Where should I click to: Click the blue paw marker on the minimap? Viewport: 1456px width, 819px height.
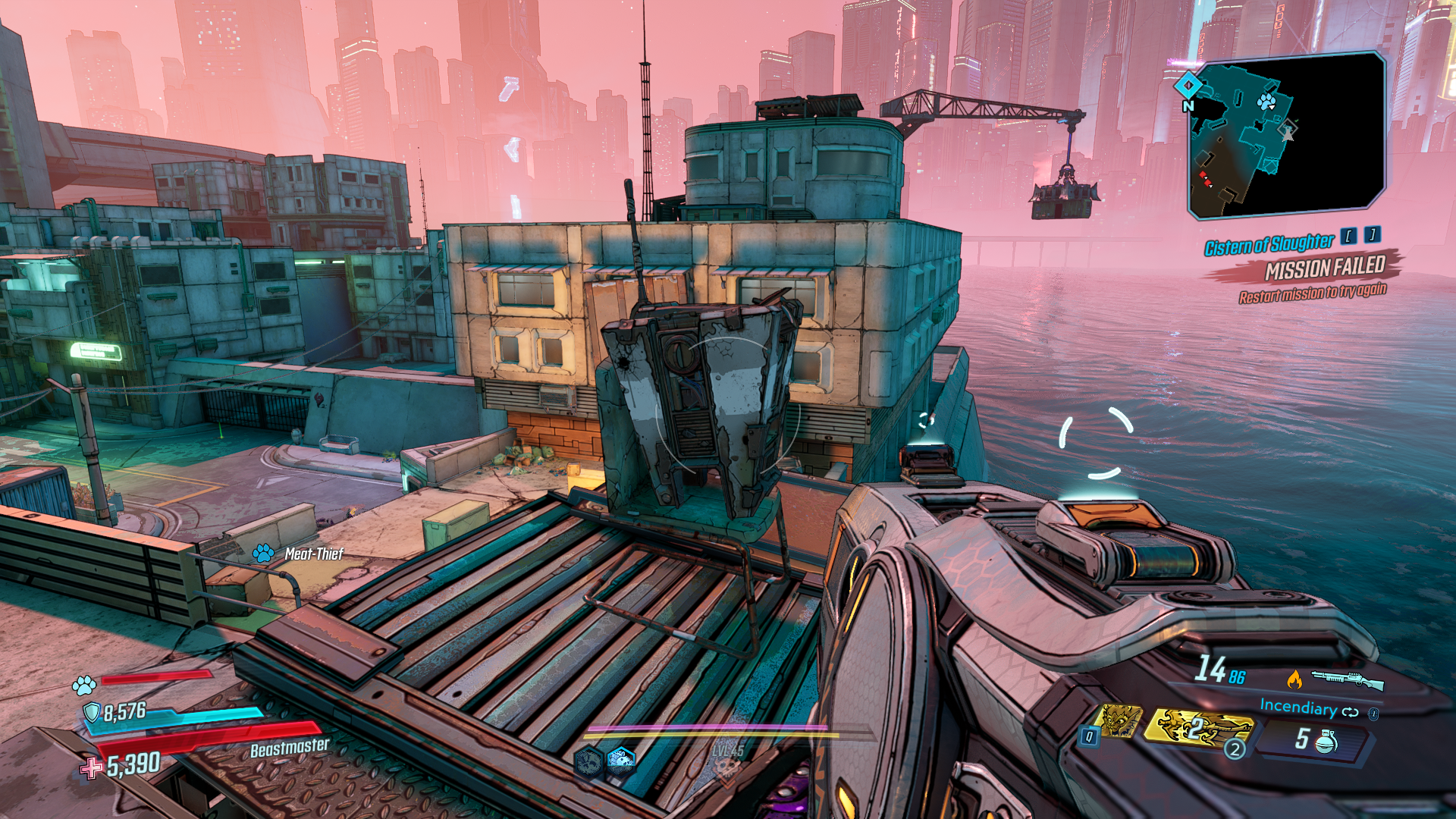pos(1266,102)
